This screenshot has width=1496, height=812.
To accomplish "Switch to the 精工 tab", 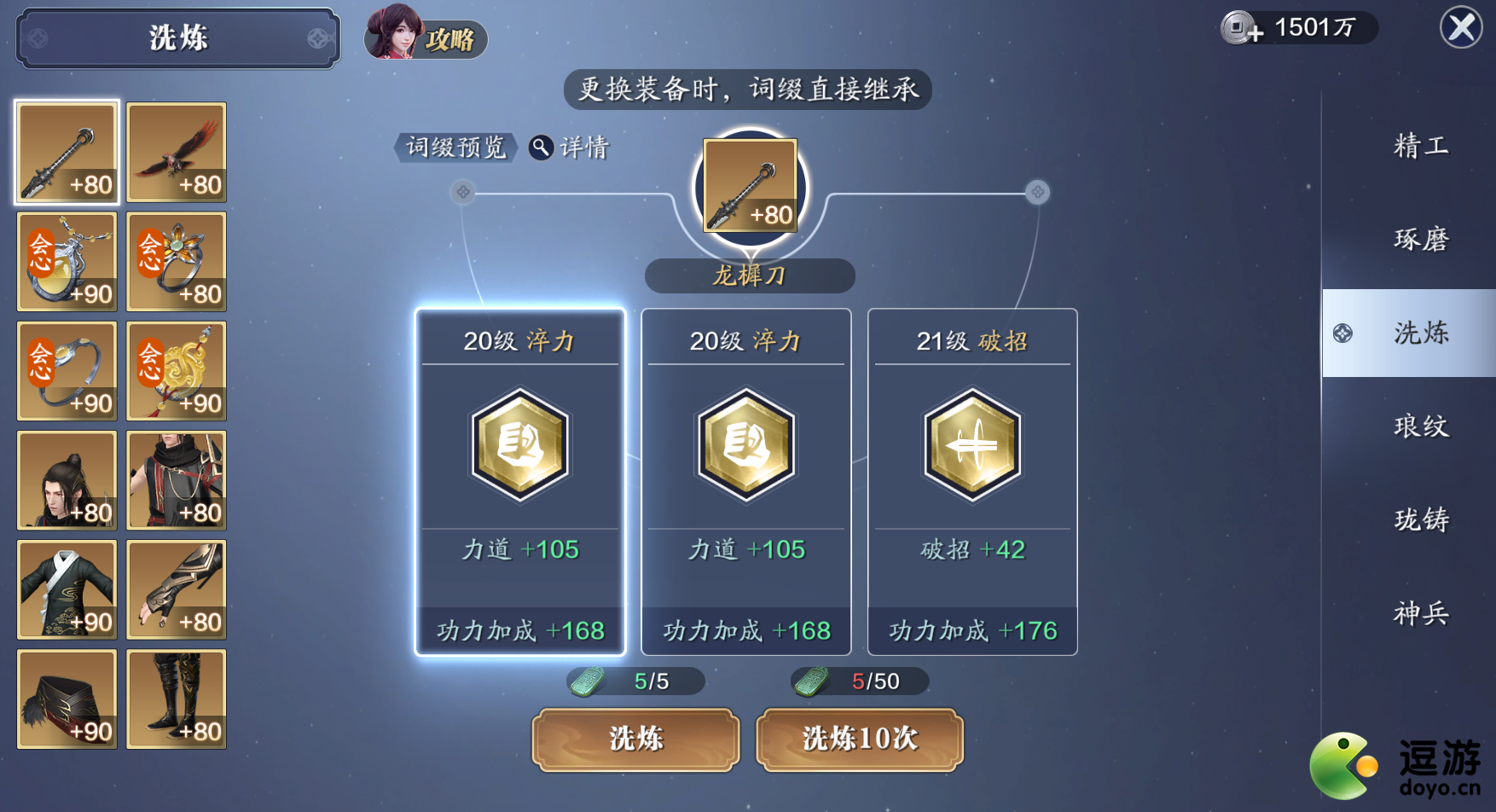I will point(1422,146).
